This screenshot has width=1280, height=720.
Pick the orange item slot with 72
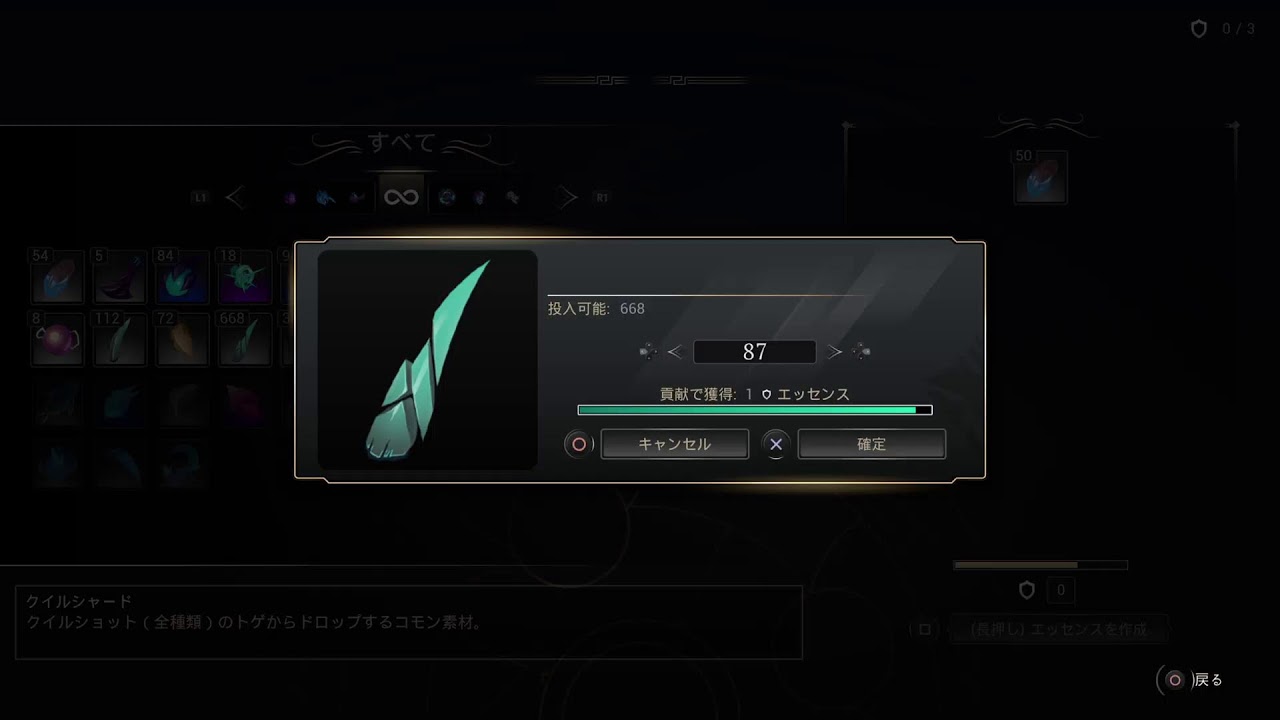181,339
